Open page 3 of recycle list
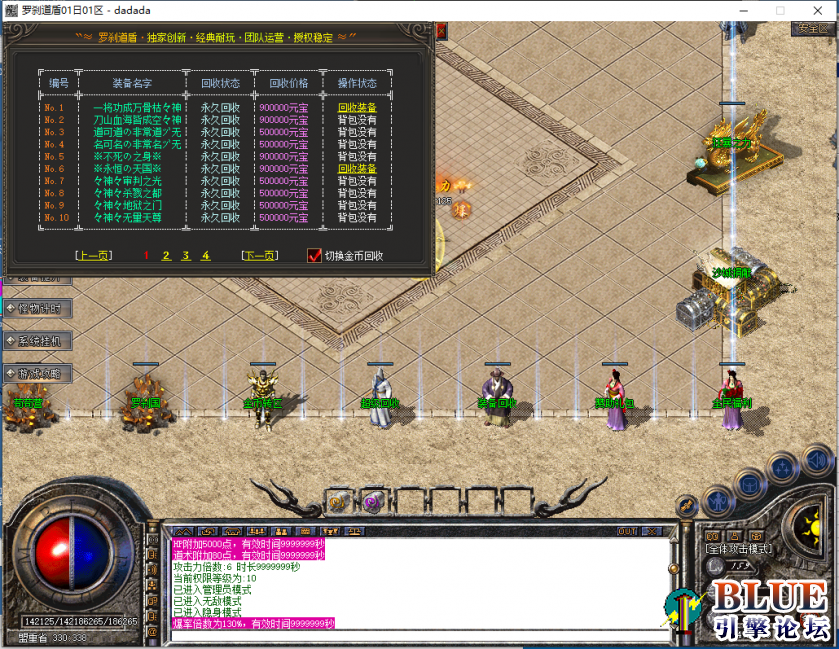The height and width of the screenshot is (649, 839). pos(186,256)
